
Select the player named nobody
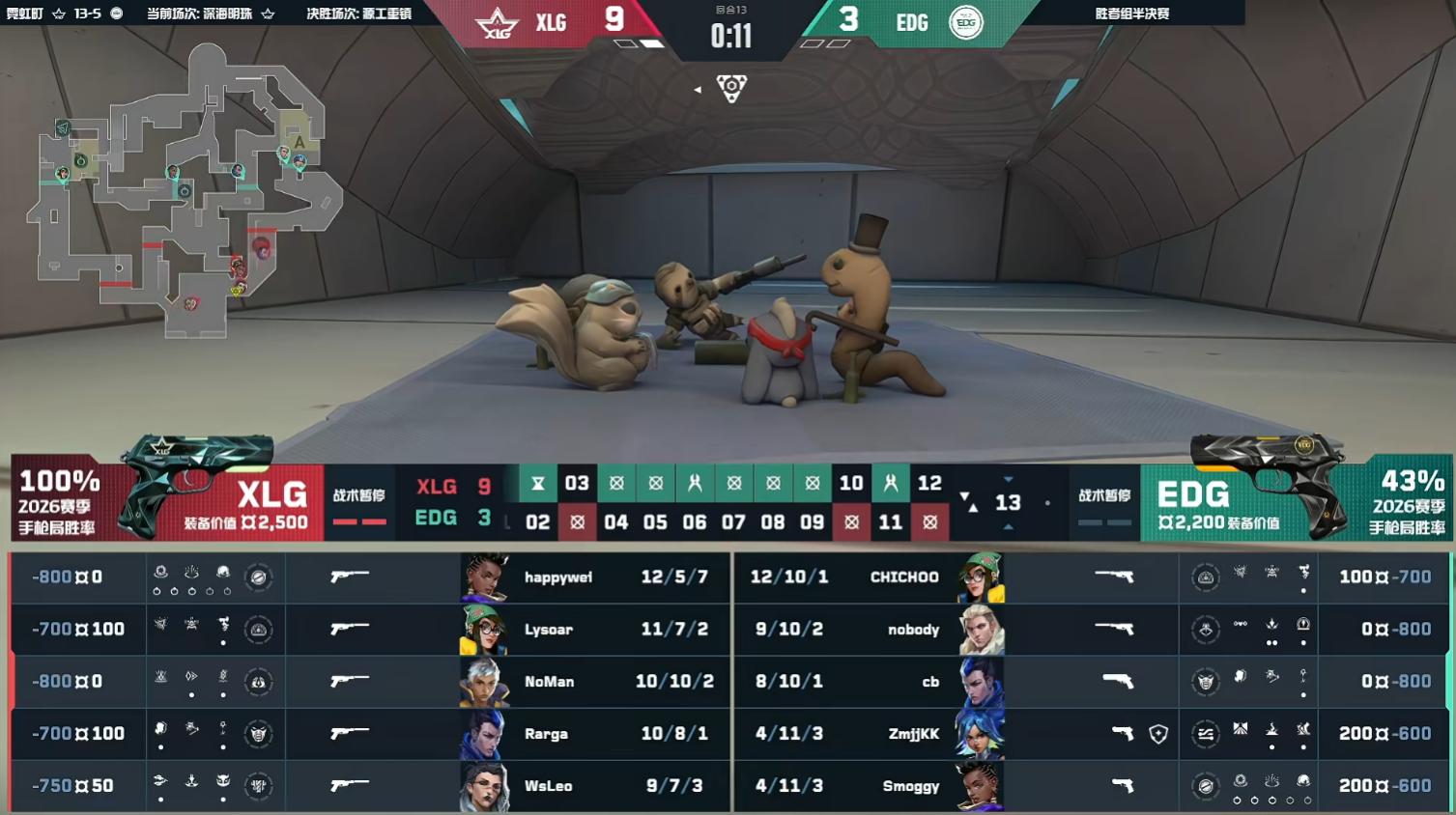[913, 630]
